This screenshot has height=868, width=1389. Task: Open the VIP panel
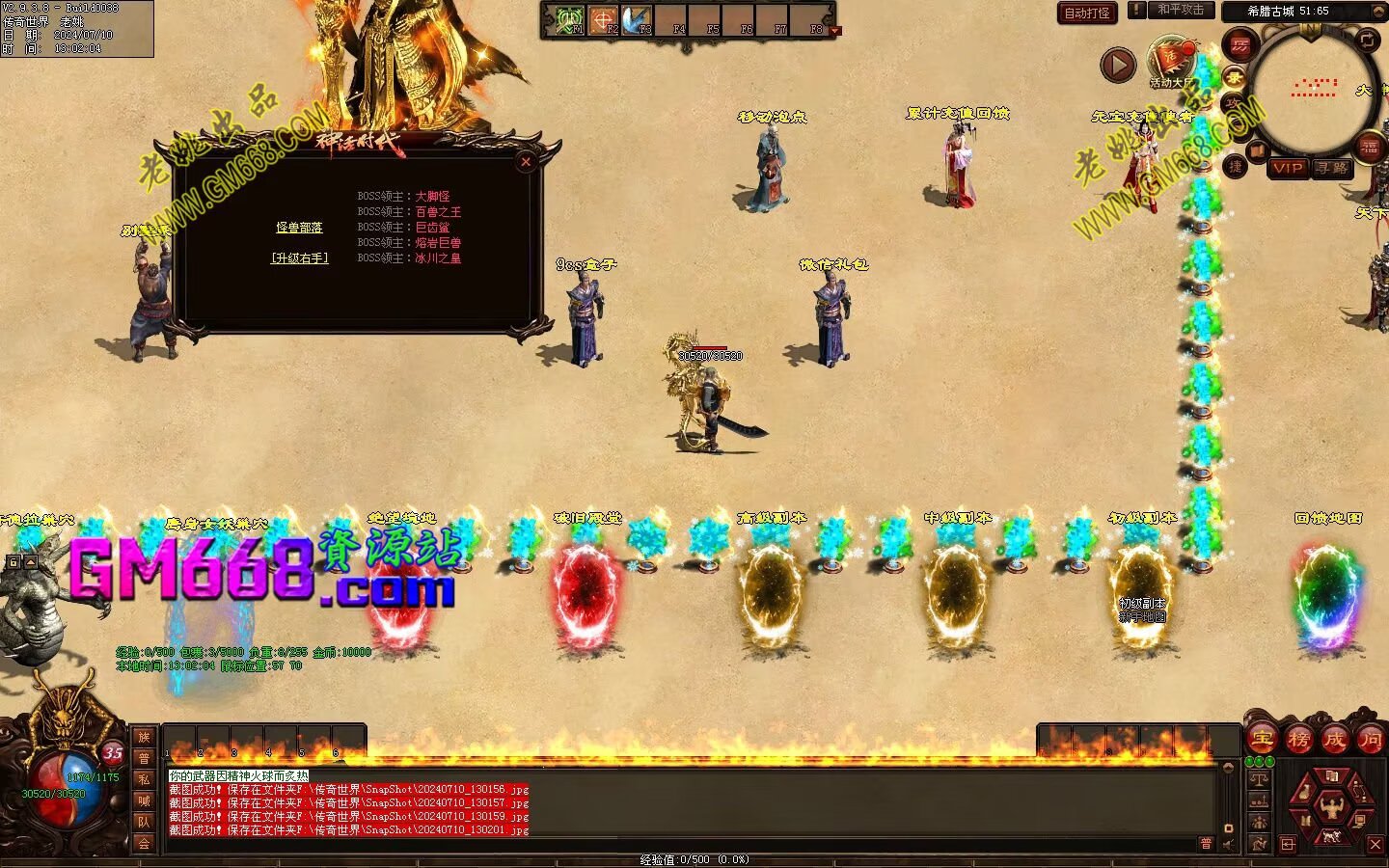(x=1288, y=168)
